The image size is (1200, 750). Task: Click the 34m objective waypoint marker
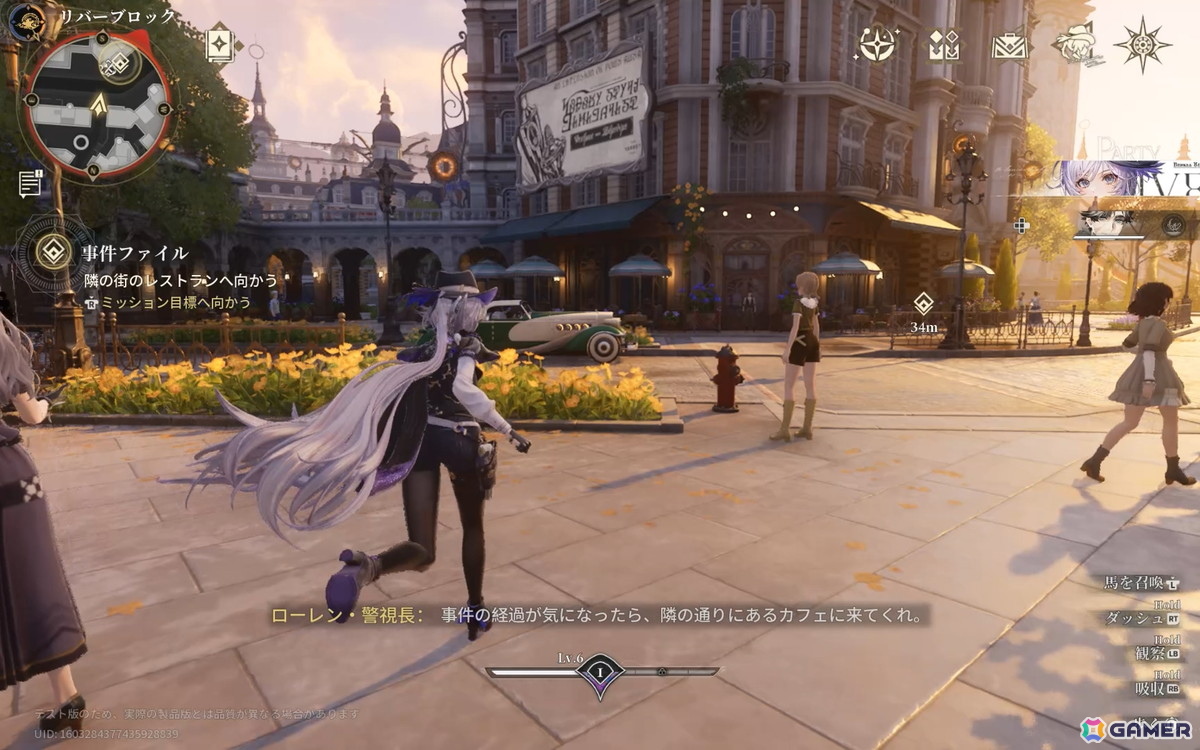point(923,303)
